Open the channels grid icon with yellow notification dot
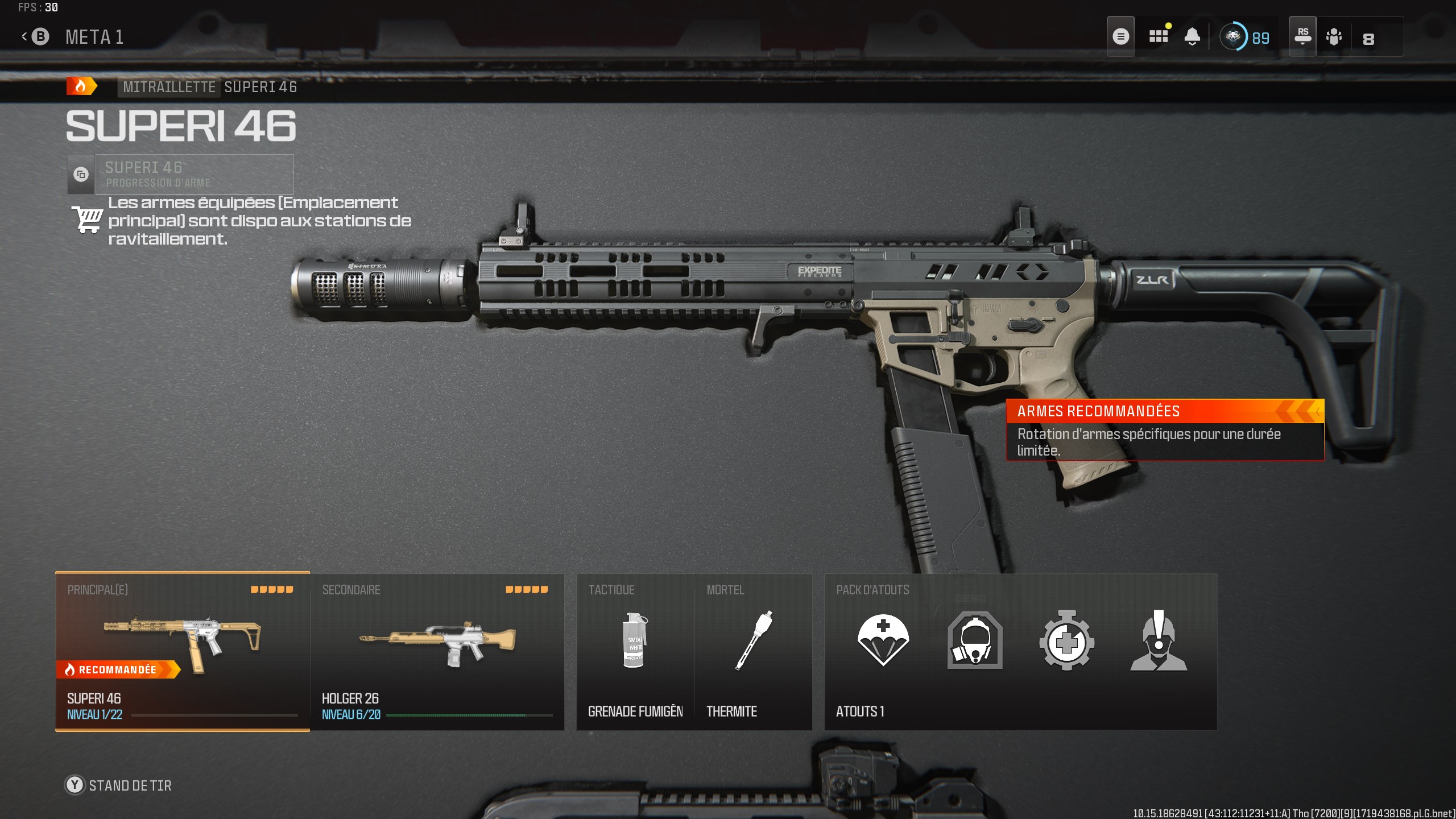Viewport: 1456px width, 819px height. [1157, 36]
